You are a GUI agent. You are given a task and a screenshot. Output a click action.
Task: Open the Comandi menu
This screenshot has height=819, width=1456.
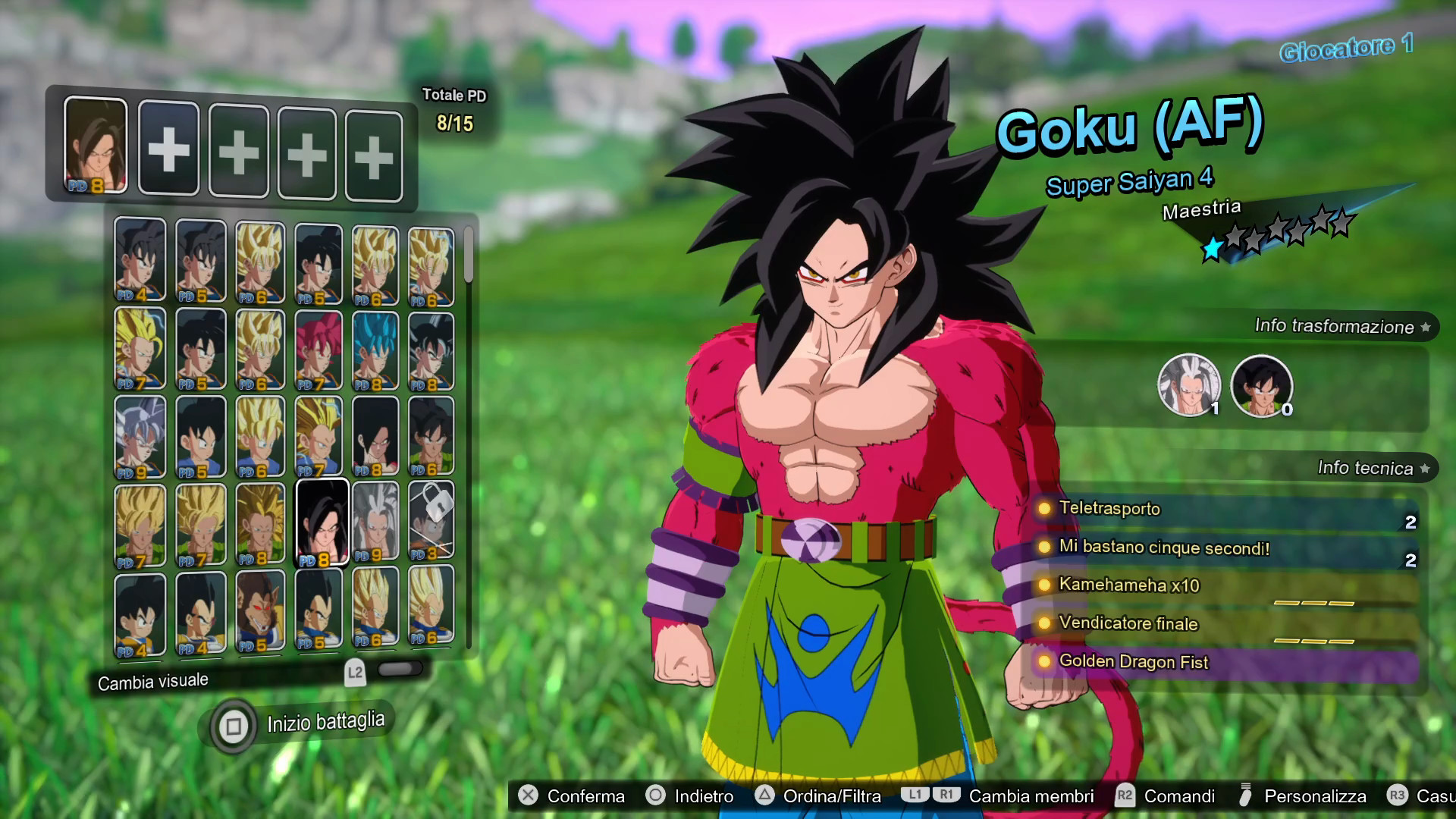1180,796
